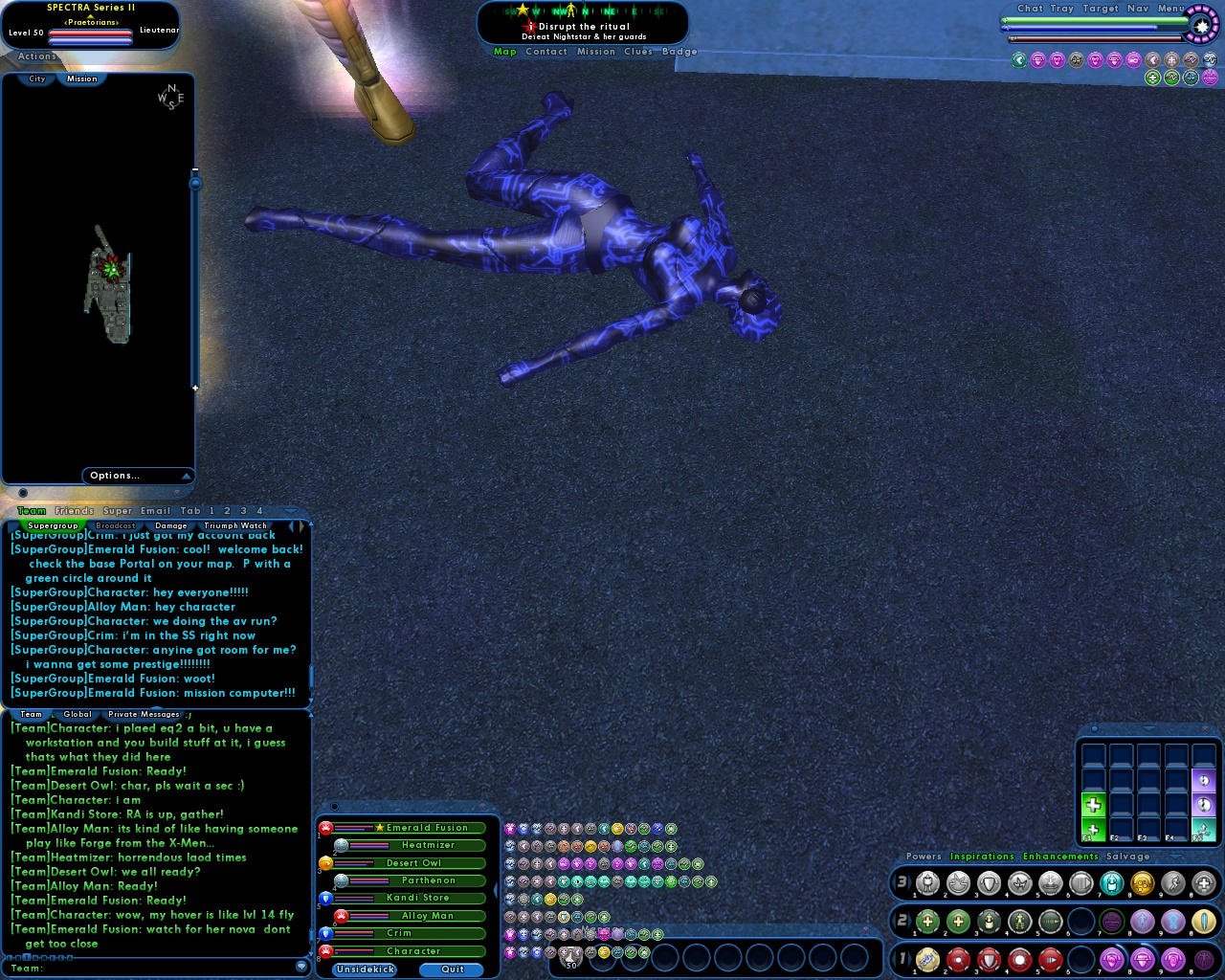The width and height of the screenshot is (1225, 980).
Task: Click the plus on the minimap zoom slider
Action: tap(196, 388)
